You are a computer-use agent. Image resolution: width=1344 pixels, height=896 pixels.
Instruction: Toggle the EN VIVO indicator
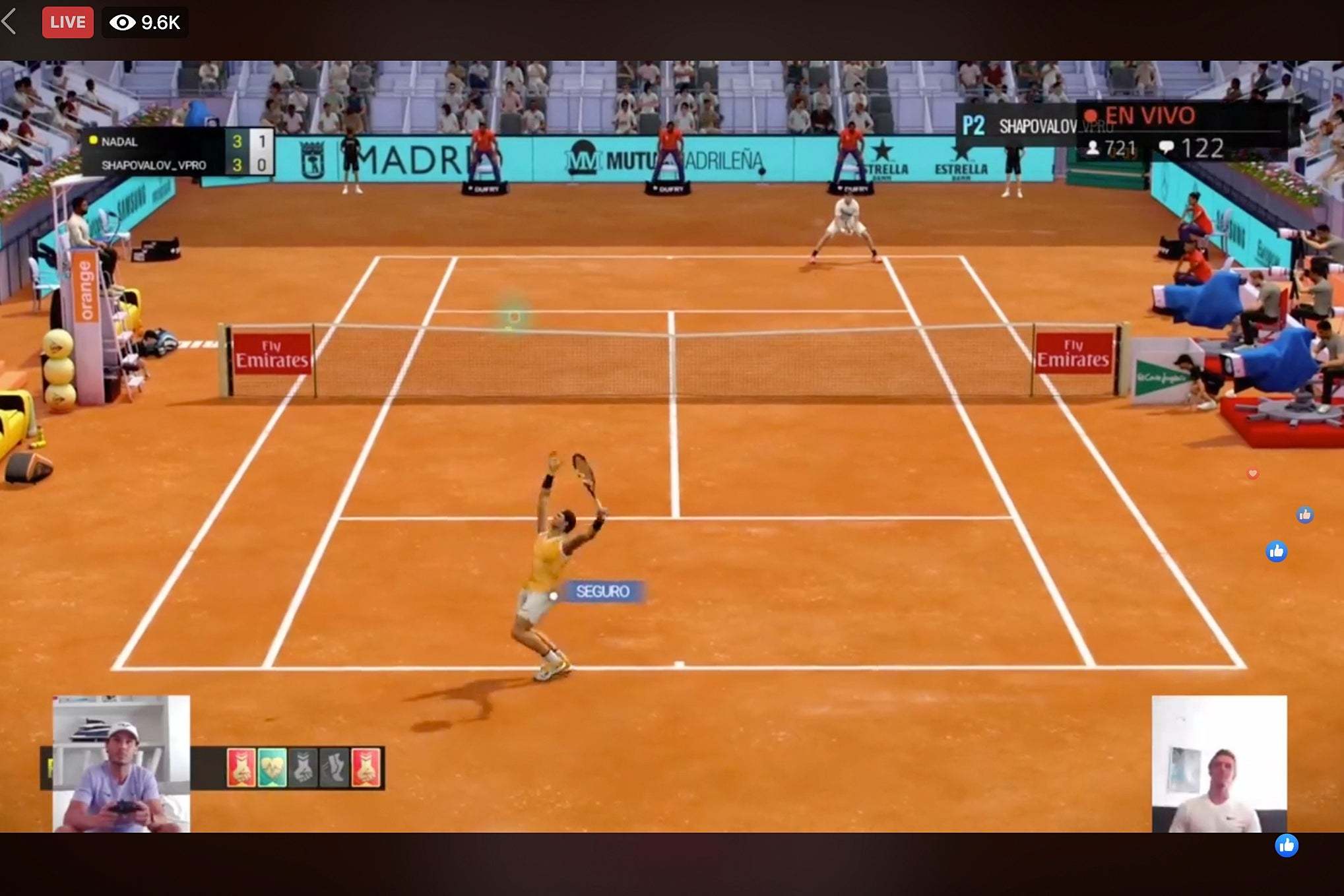1149,114
